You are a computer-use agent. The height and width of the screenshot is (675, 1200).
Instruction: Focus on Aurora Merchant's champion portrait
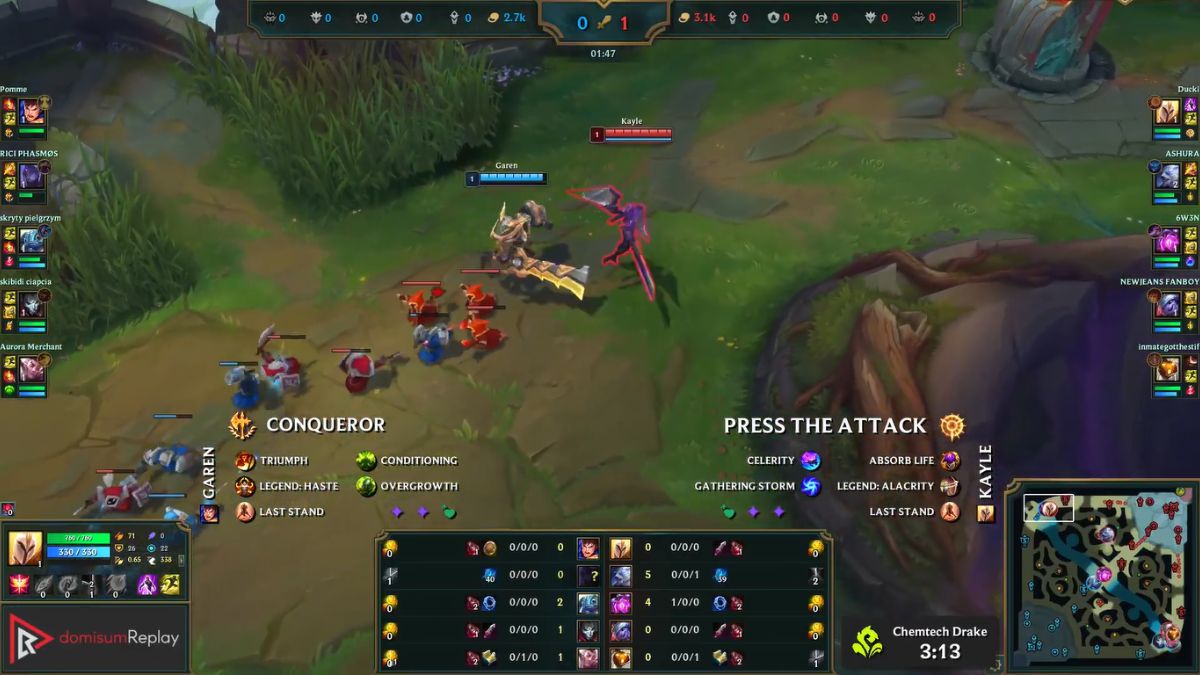click(x=31, y=368)
